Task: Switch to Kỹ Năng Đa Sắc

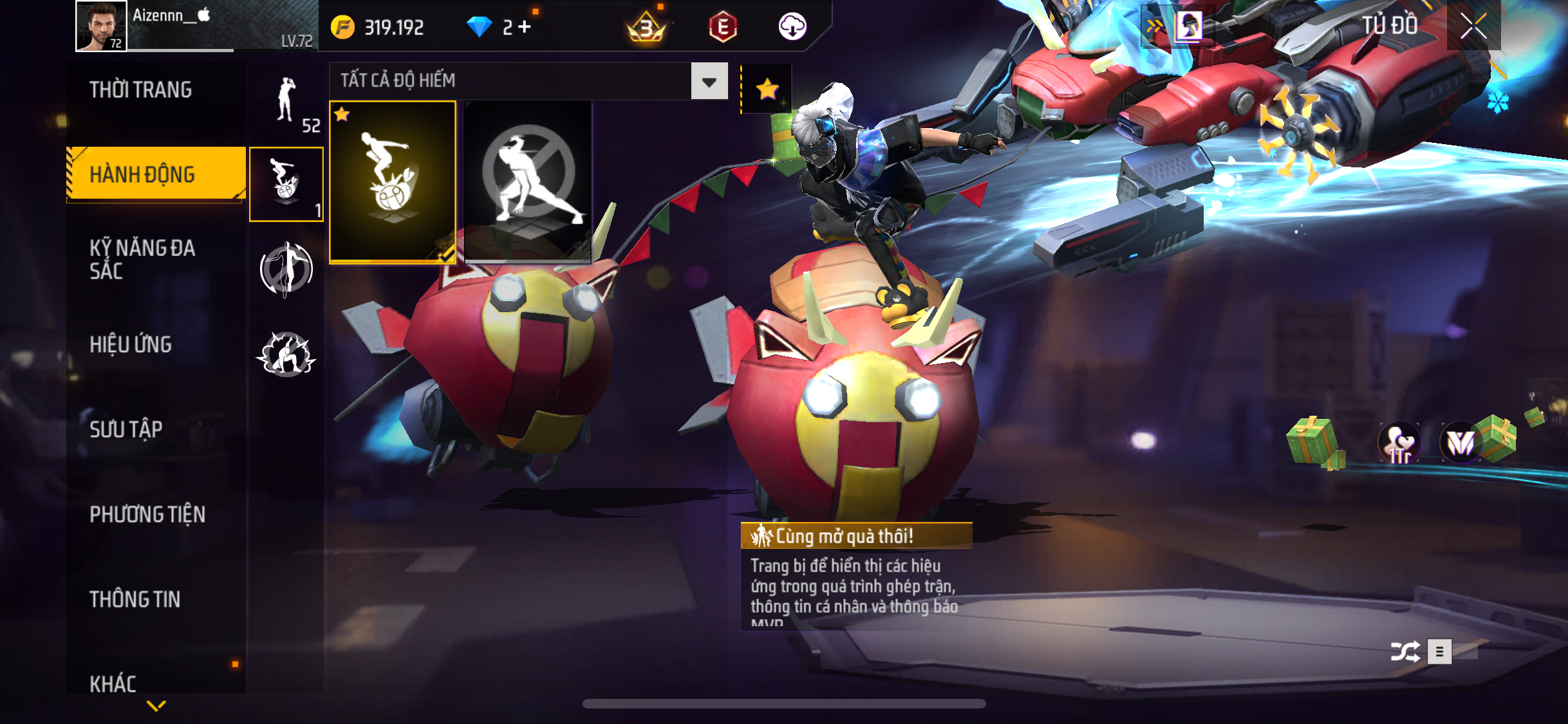Action: tap(142, 259)
